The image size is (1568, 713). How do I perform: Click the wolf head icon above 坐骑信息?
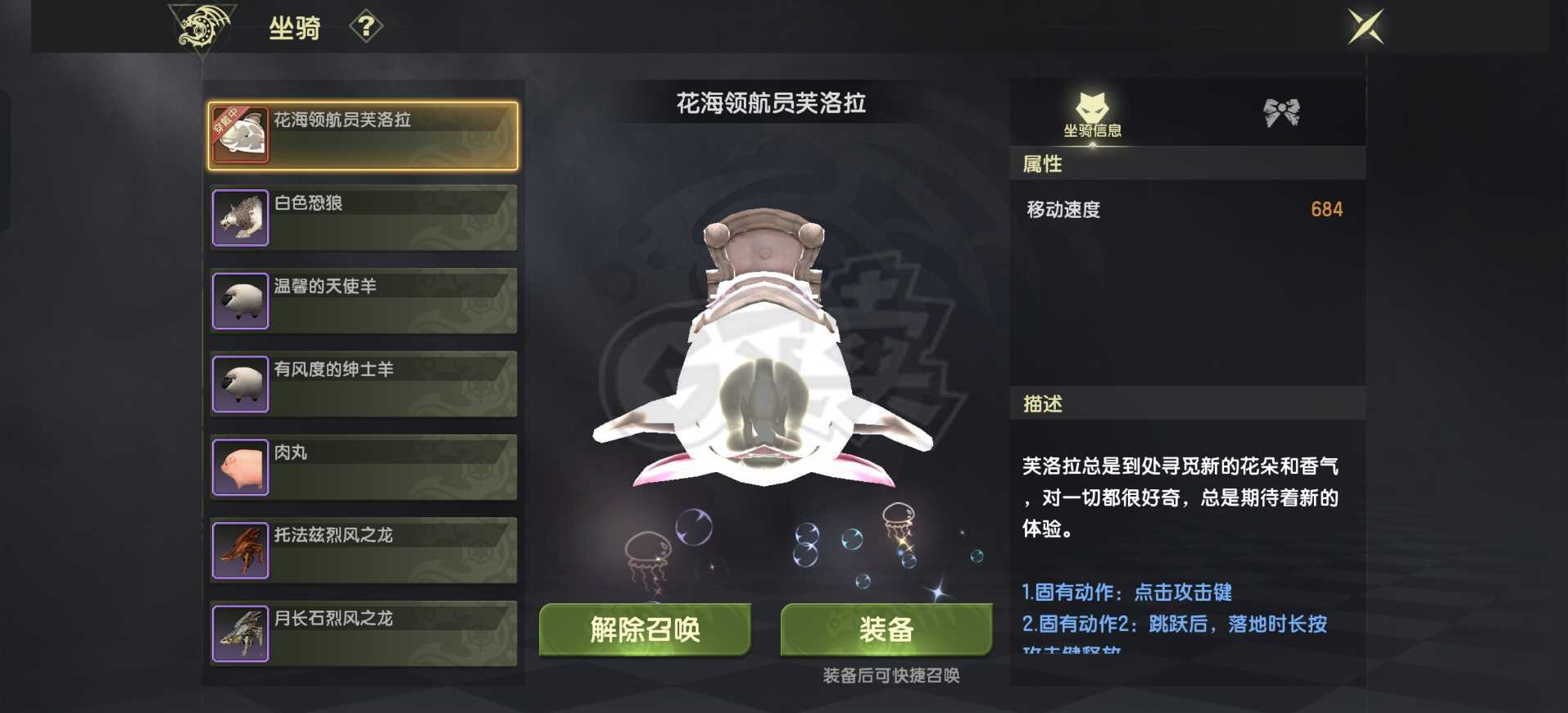pos(1093,106)
